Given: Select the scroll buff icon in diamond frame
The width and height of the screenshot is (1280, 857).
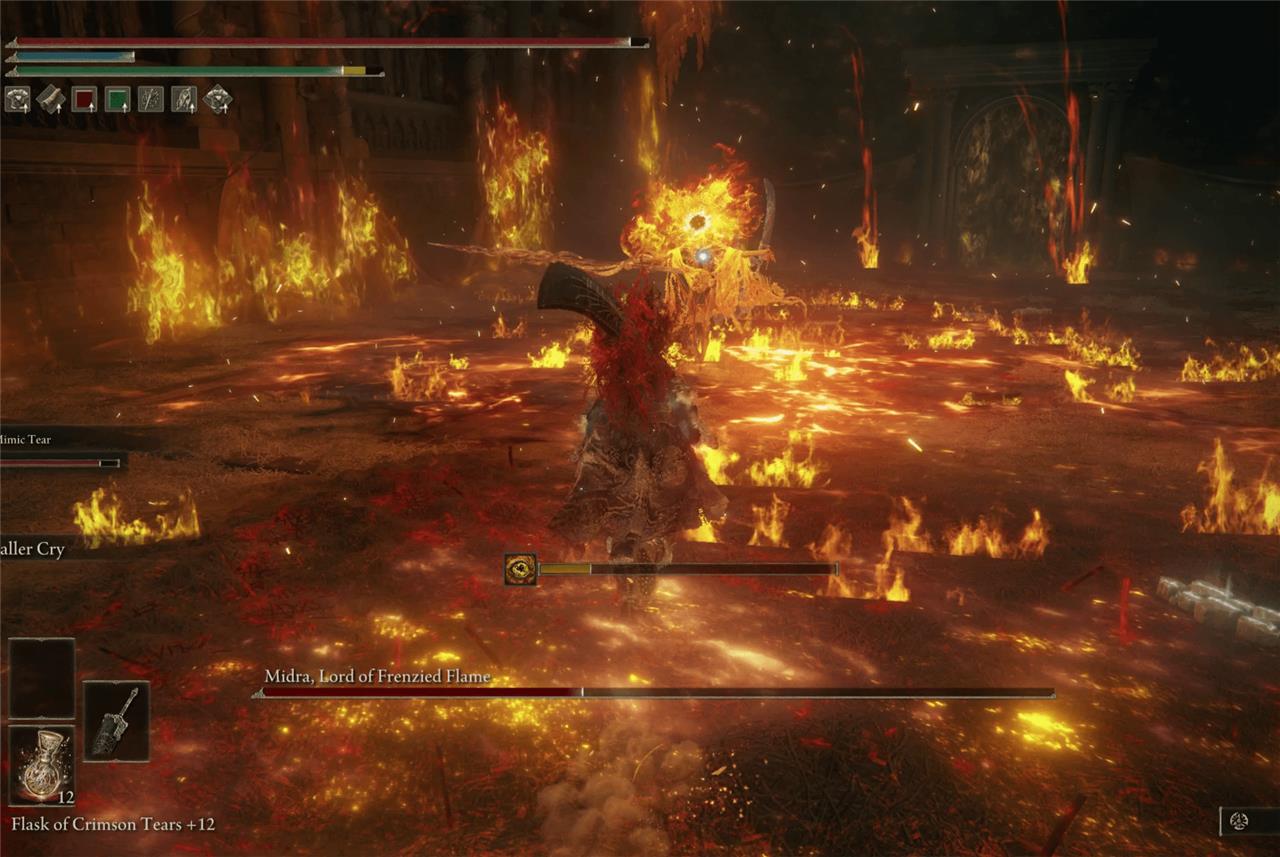Looking at the screenshot, I should pos(51,99).
